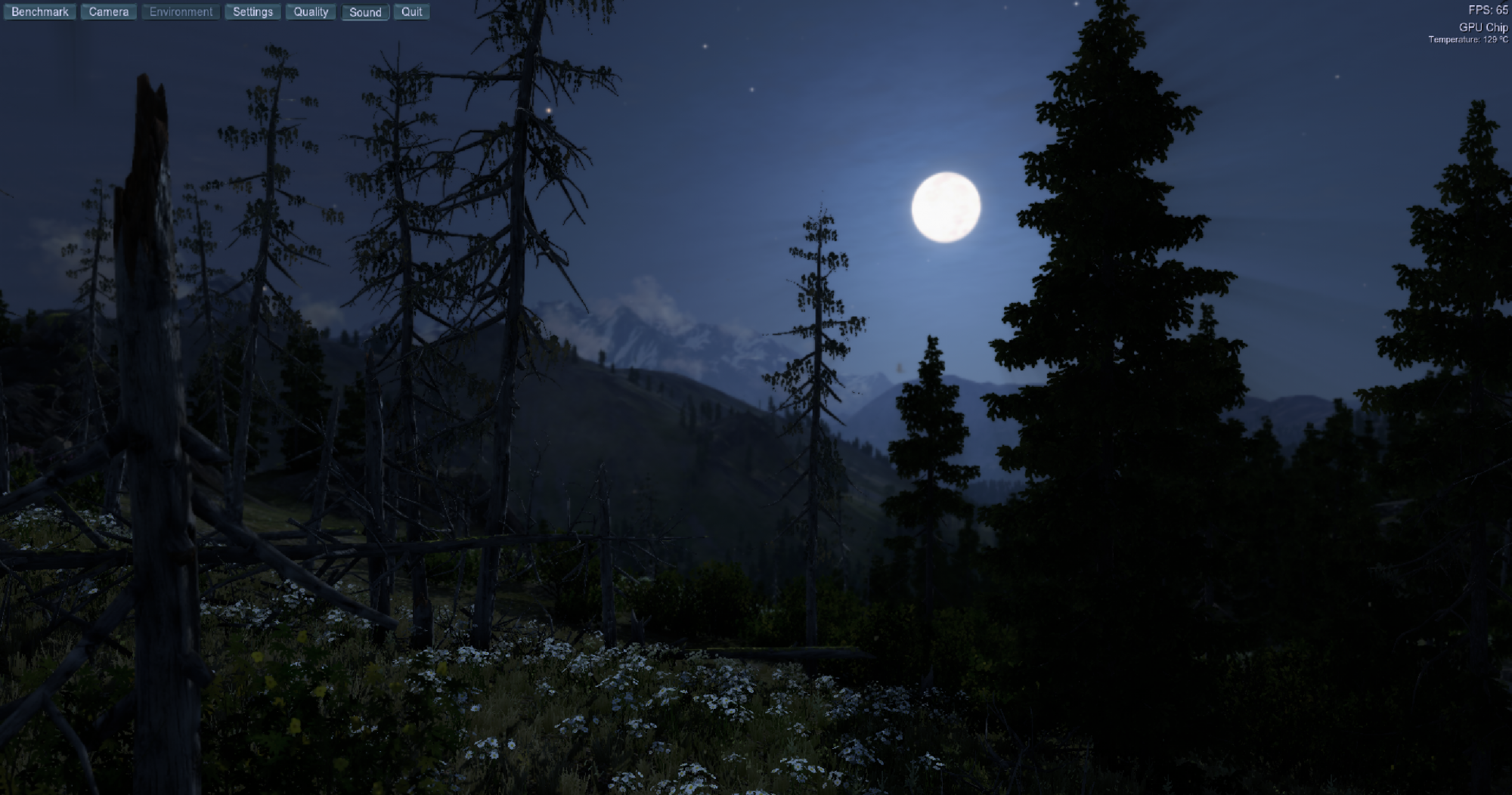This screenshot has width=1512, height=795.
Task: Open the Settings panel
Action: [253, 12]
